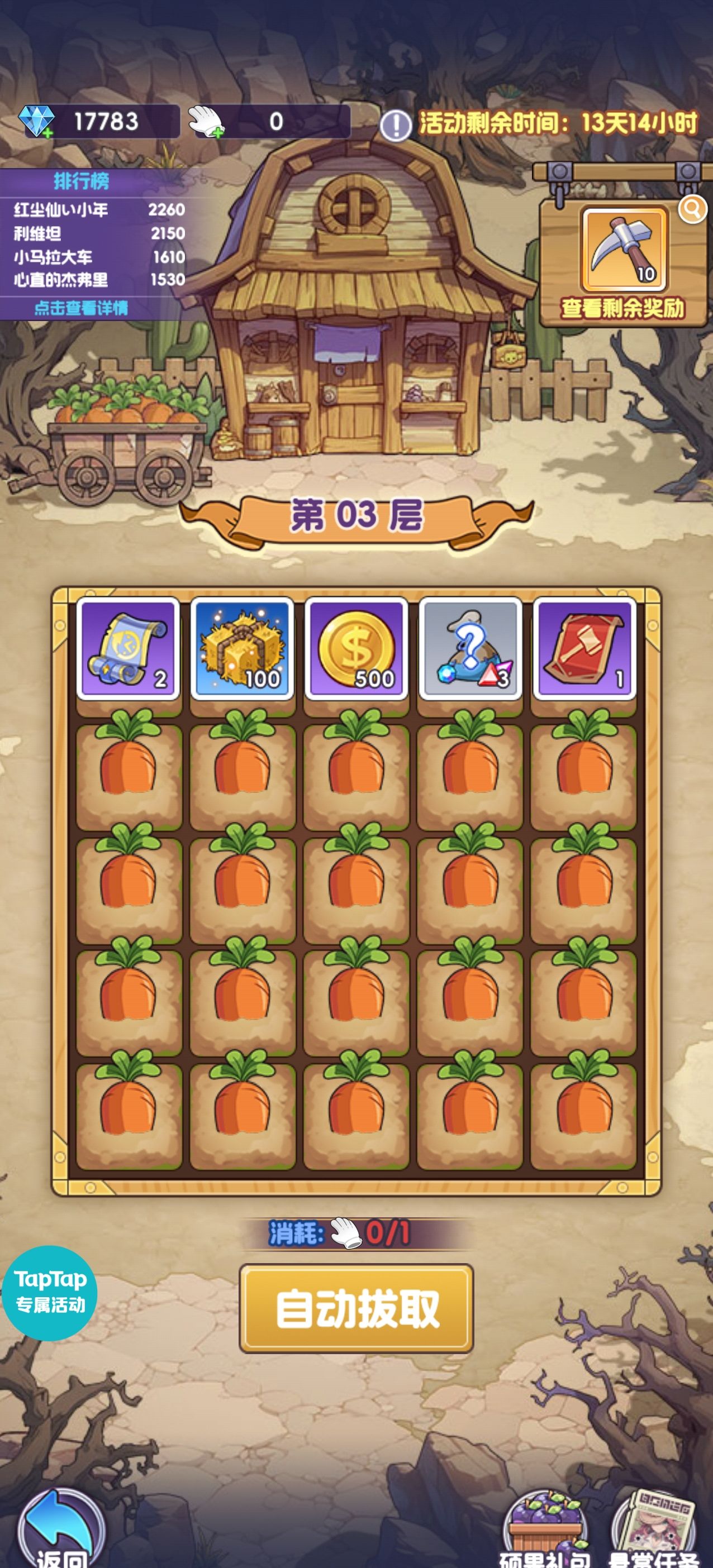Open 查看剩余奖励 remaining rewards panel
The width and height of the screenshot is (713, 1568).
(622, 308)
